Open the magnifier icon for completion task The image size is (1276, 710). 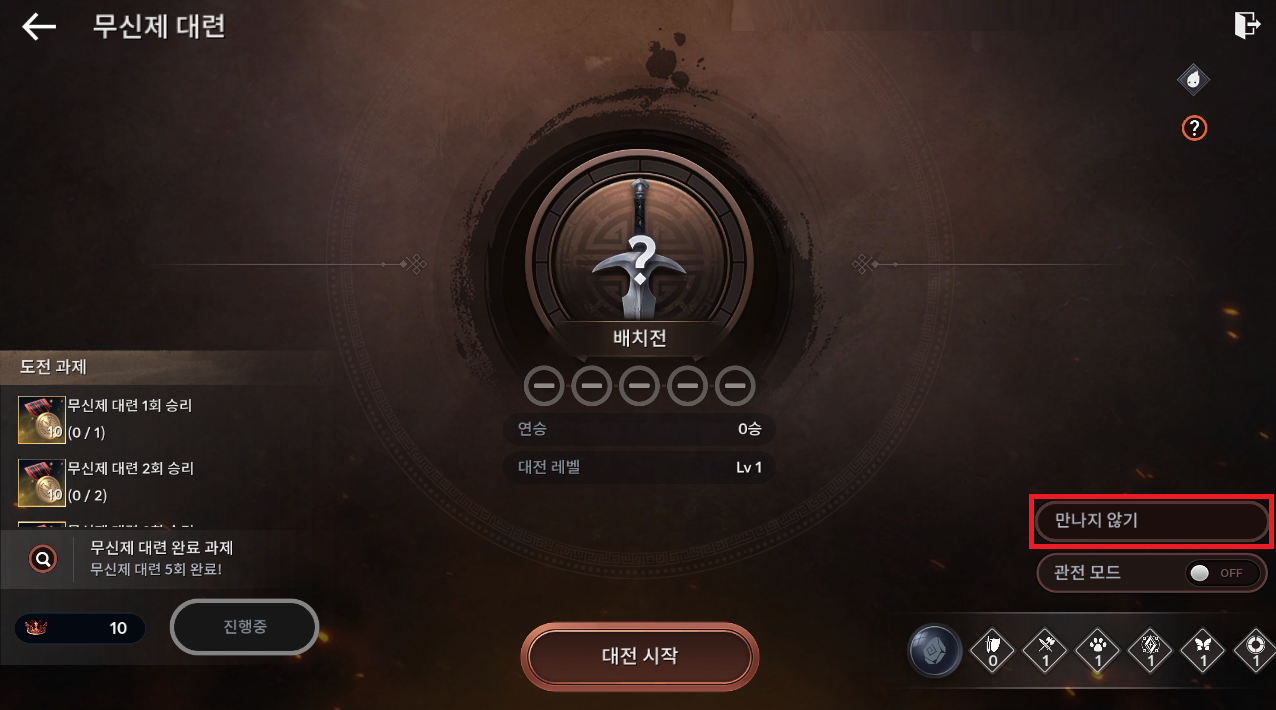pos(43,559)
